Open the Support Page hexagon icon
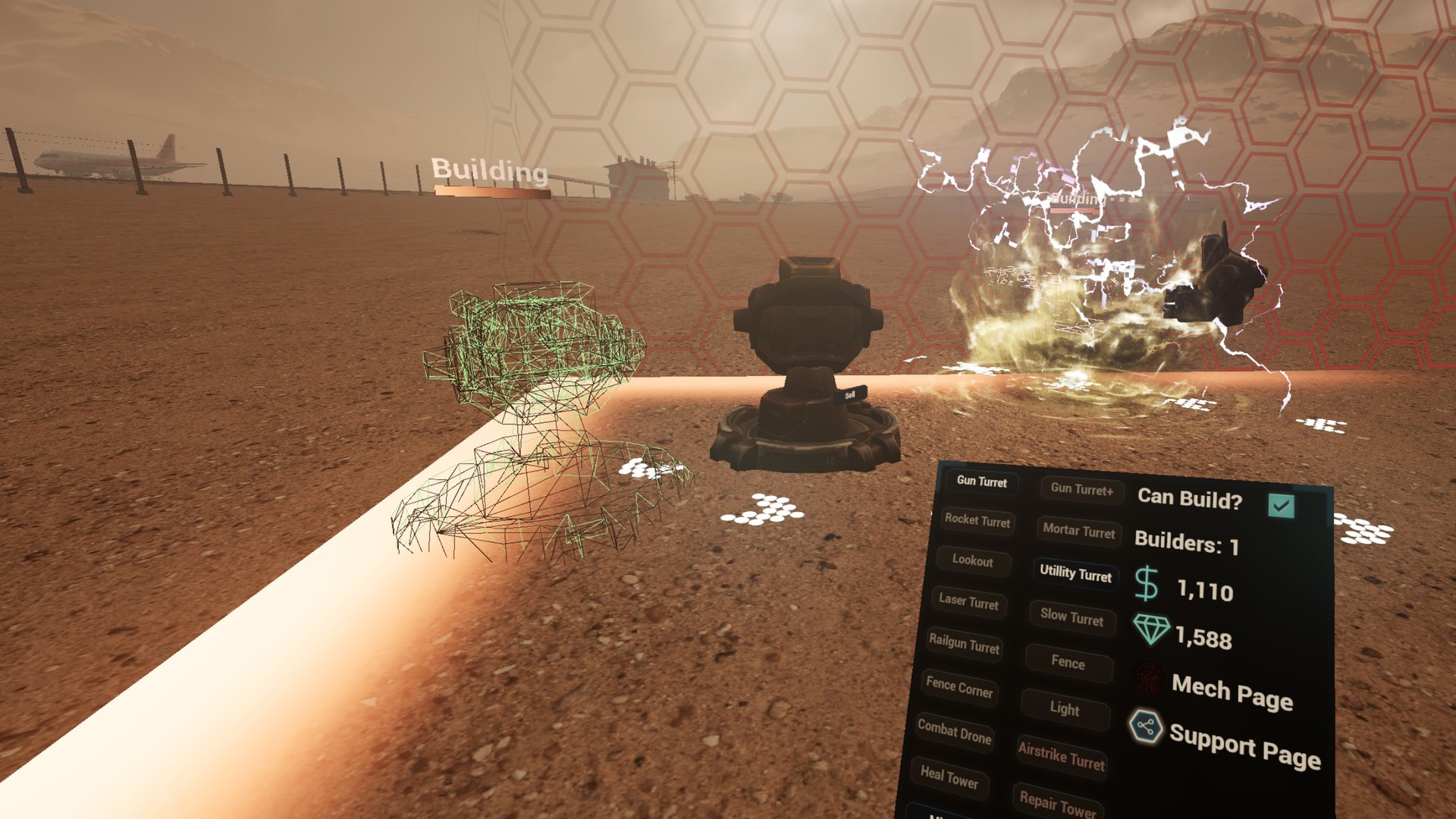1456x819 pixels. (1145, 727)
